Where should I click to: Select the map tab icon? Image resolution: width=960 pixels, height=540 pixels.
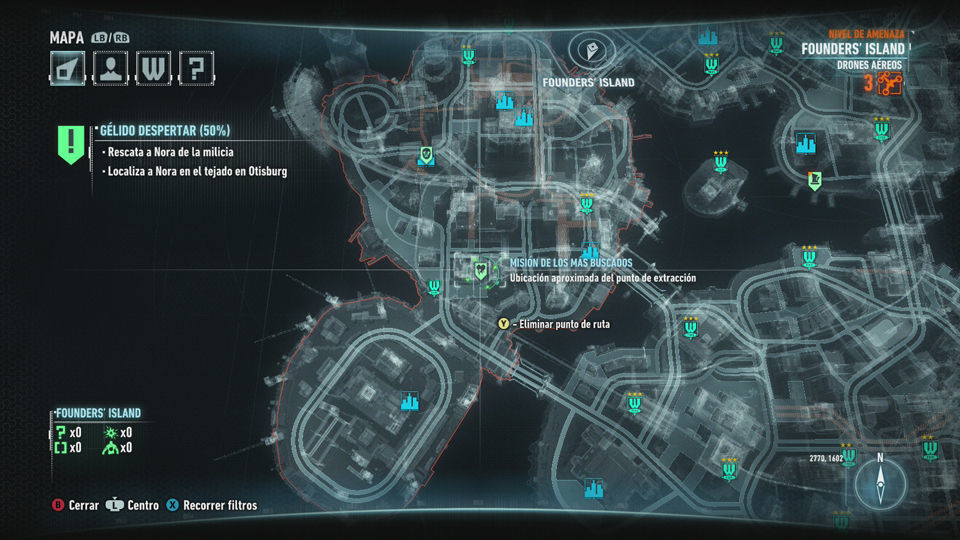pos(68,67)
